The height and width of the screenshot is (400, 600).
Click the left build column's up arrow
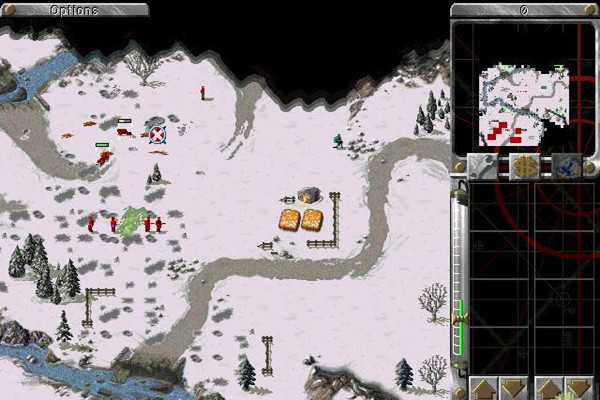coord(483,388)
